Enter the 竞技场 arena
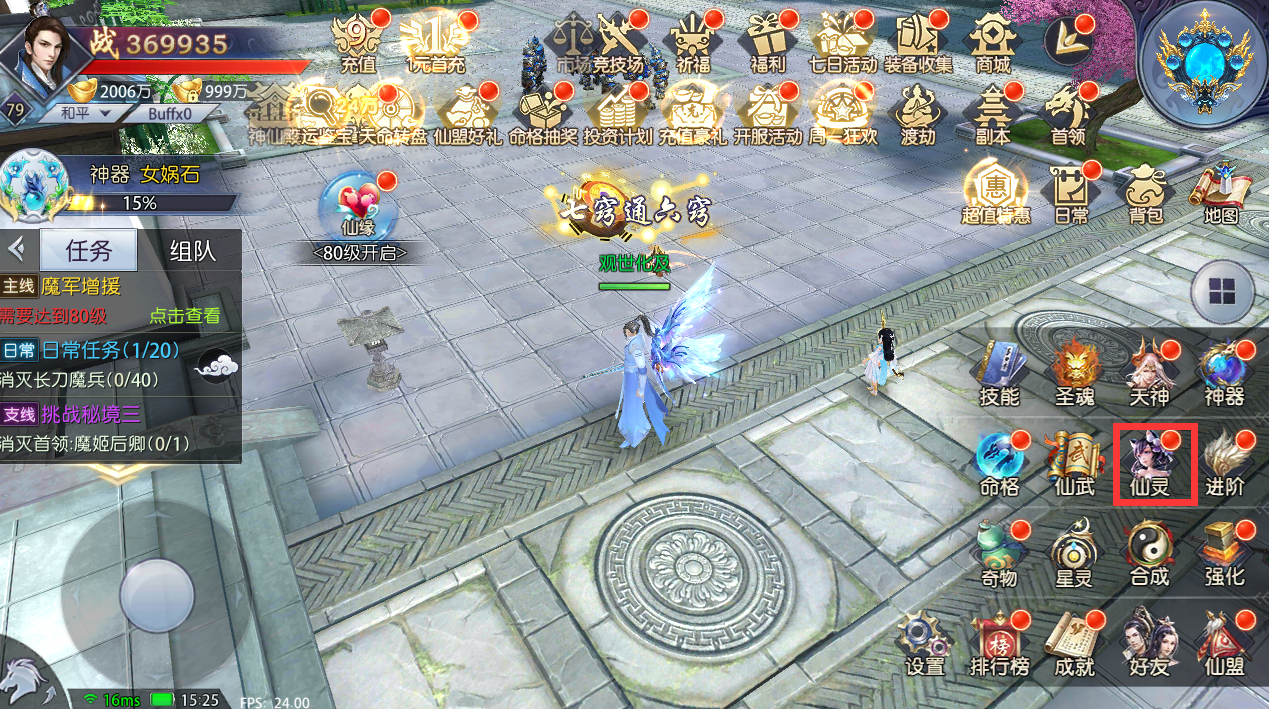 pos(617,43)
